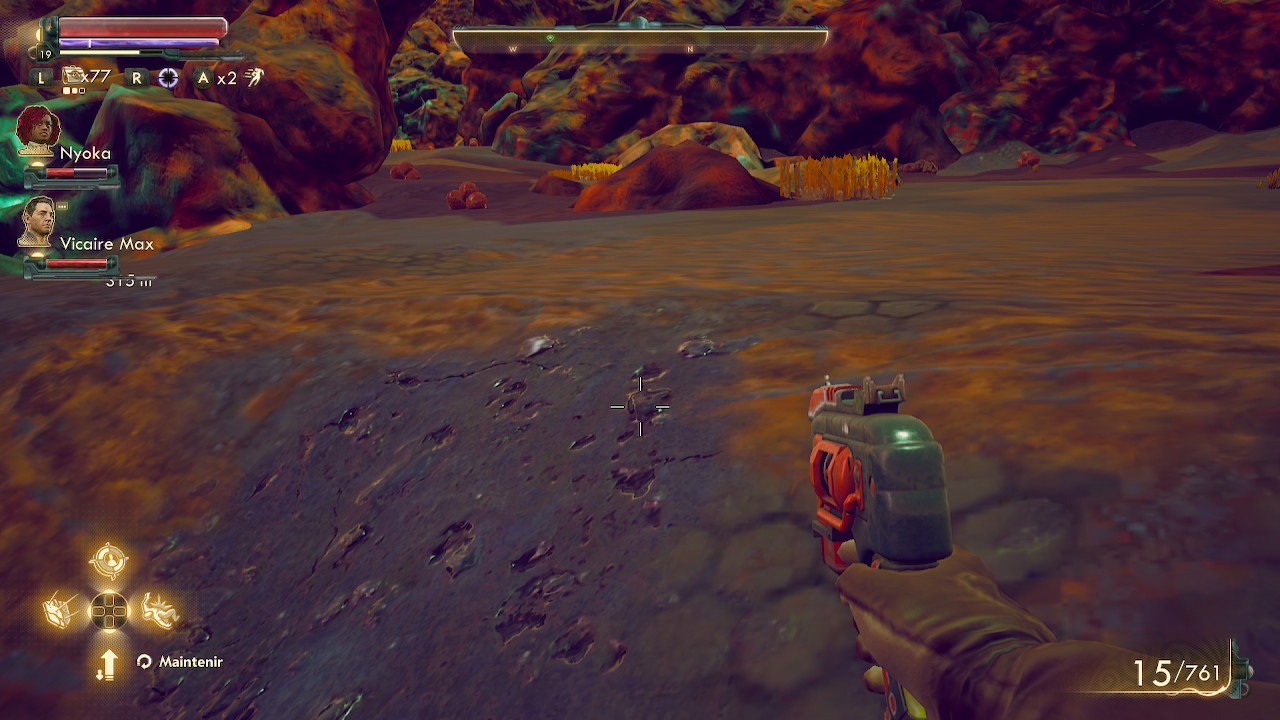
Task: Trigger the falling figure companion ability icon
Action: pyautogui.click(x=158, y=609)
